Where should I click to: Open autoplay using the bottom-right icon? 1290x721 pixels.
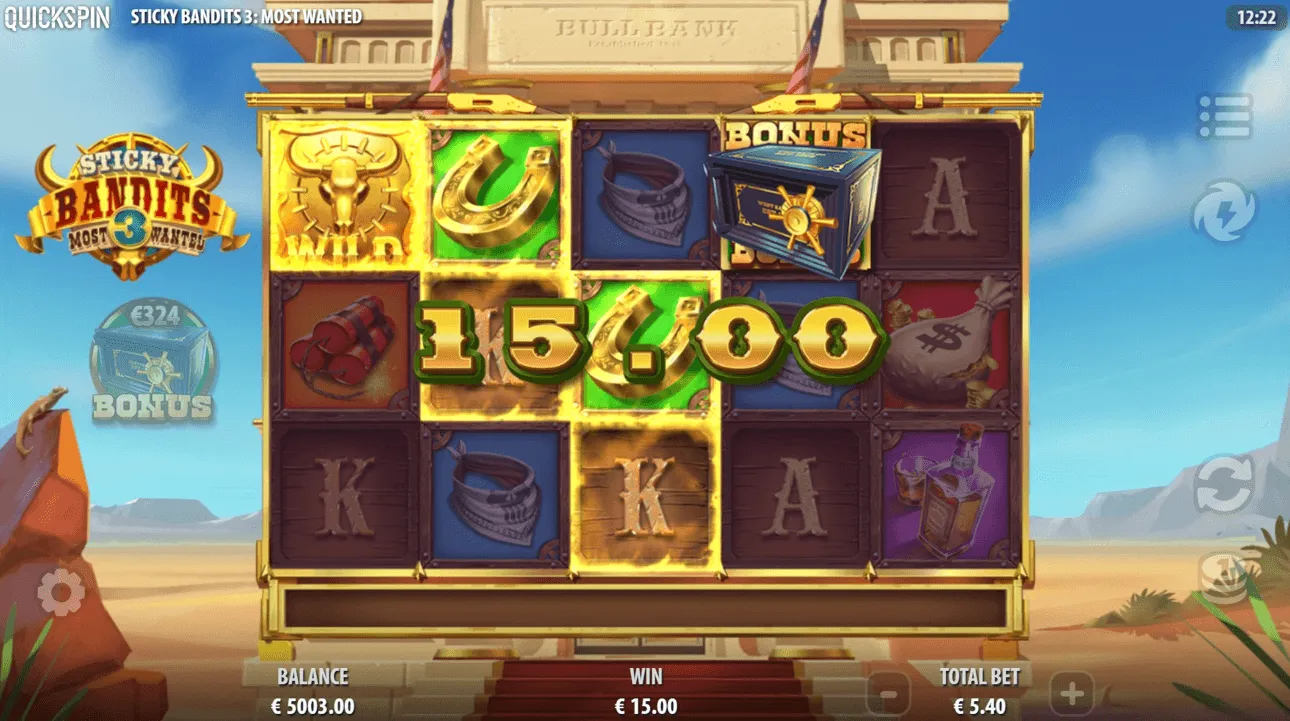tap(1224, 578)
